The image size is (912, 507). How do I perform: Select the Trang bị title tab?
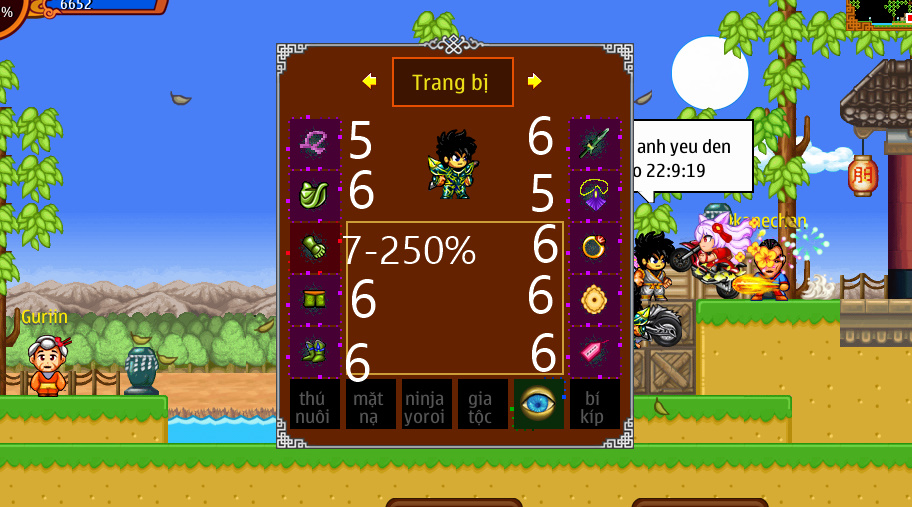452,82
